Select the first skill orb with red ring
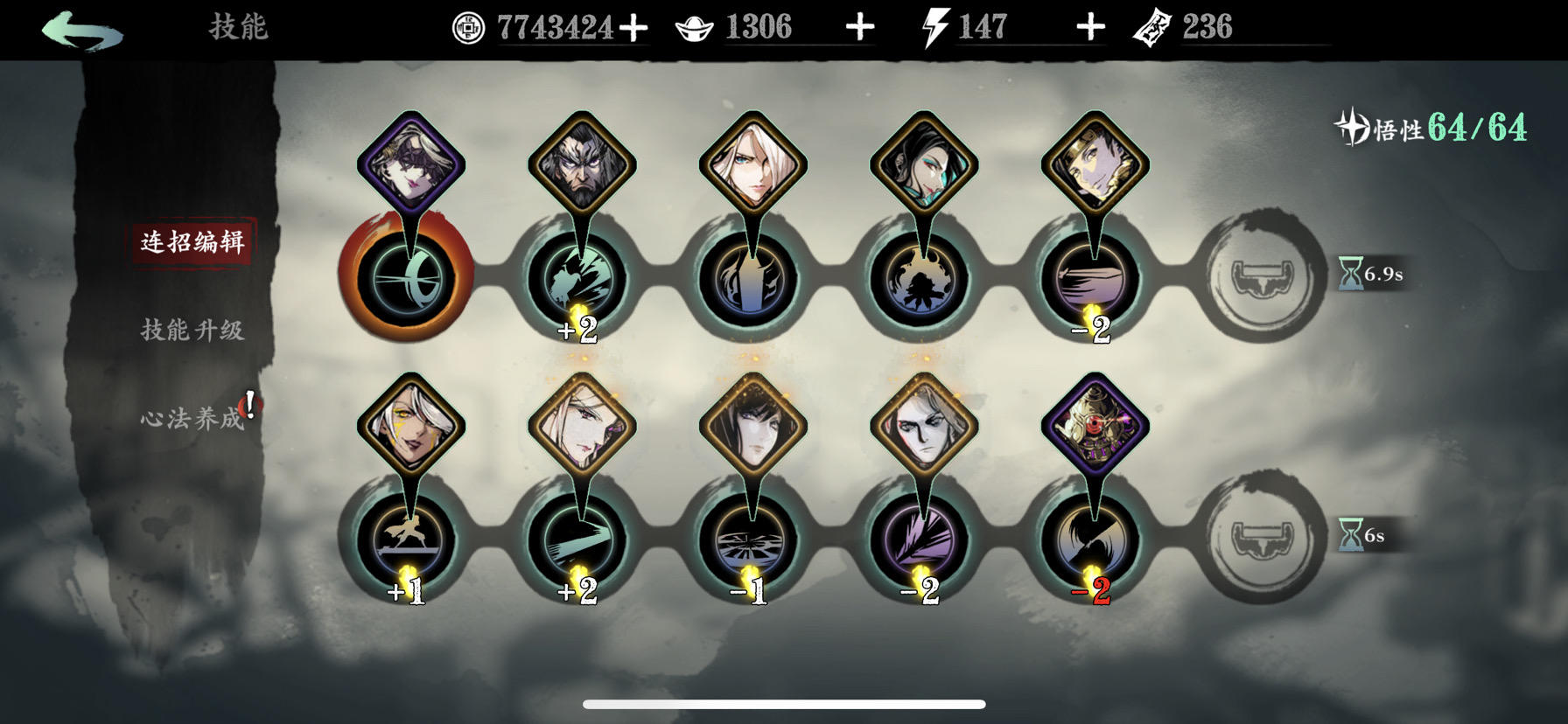This screenshot has width=1568, height=724. [x=409, y=280]
